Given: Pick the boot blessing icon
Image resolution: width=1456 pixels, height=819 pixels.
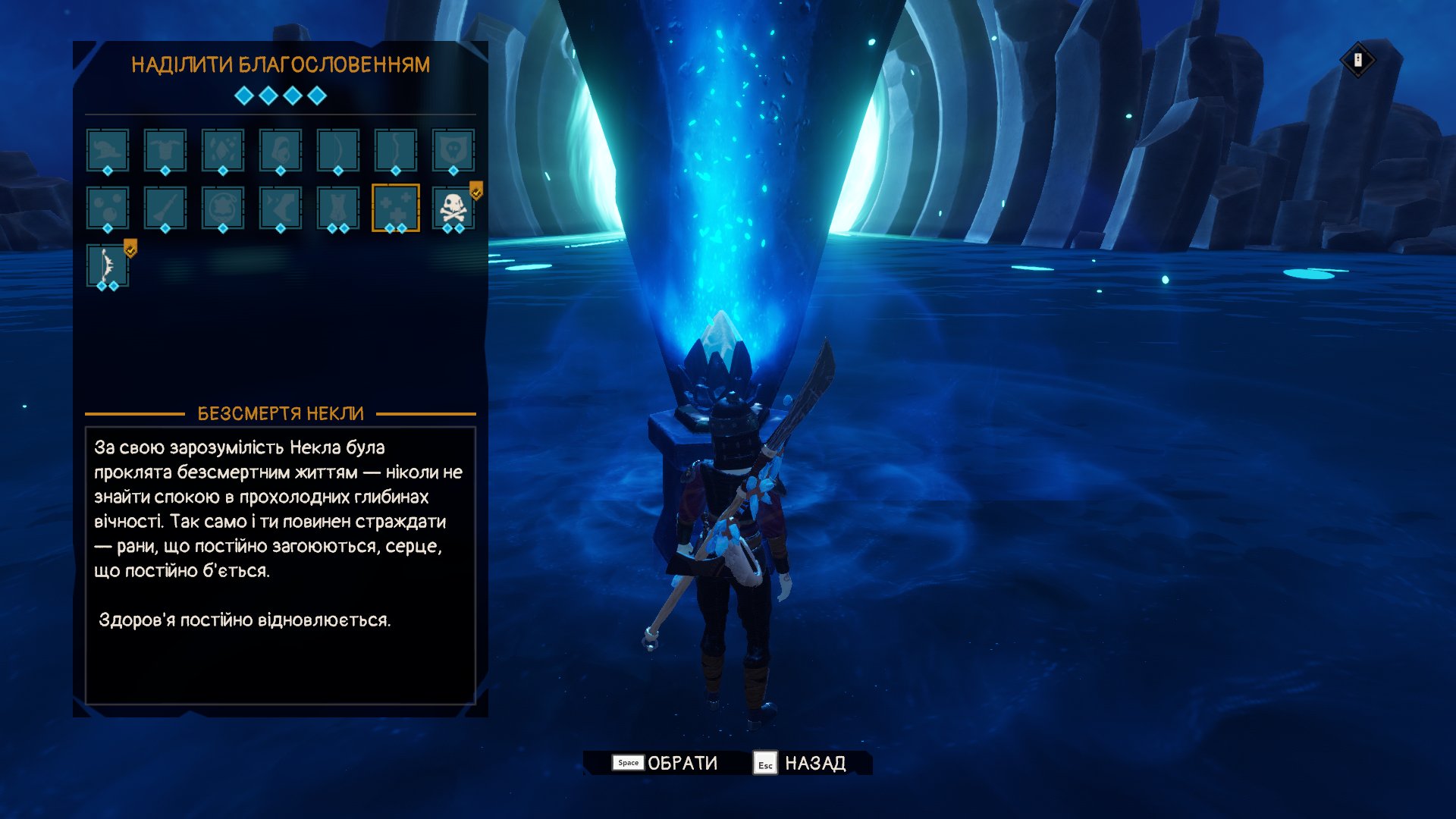Looking at the screenshot, I should pyautogui.click(x=281, y=208).
